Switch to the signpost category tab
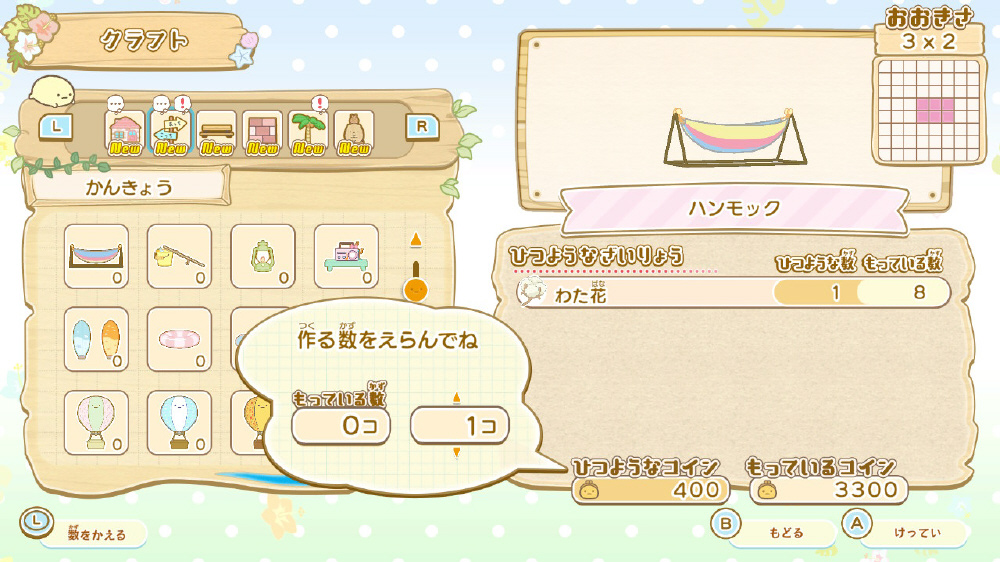The height and width of the screenshot is (562, 1000). click(171, 131)
